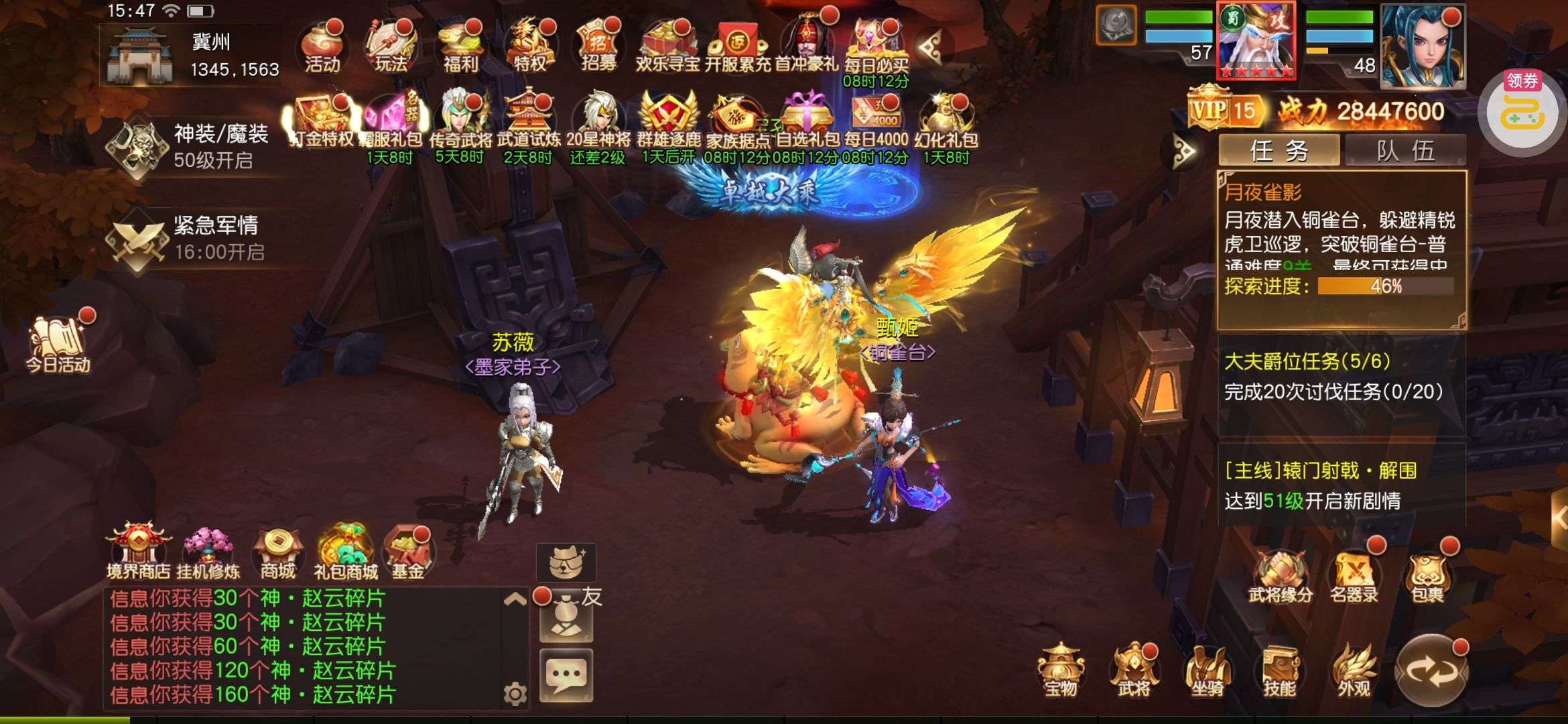Open the 活动 events icon
This screenshot has width=1568, height=724.
point(322,47)
